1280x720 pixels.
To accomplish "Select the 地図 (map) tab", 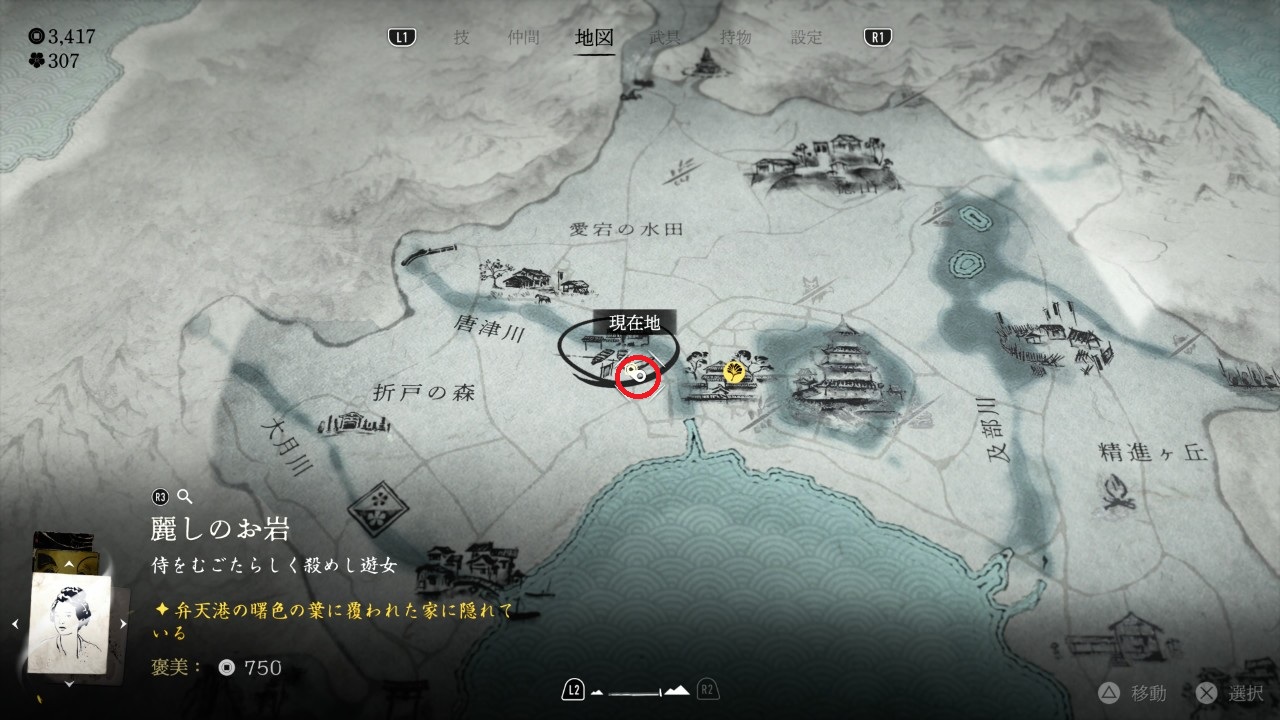I will 594,38.
